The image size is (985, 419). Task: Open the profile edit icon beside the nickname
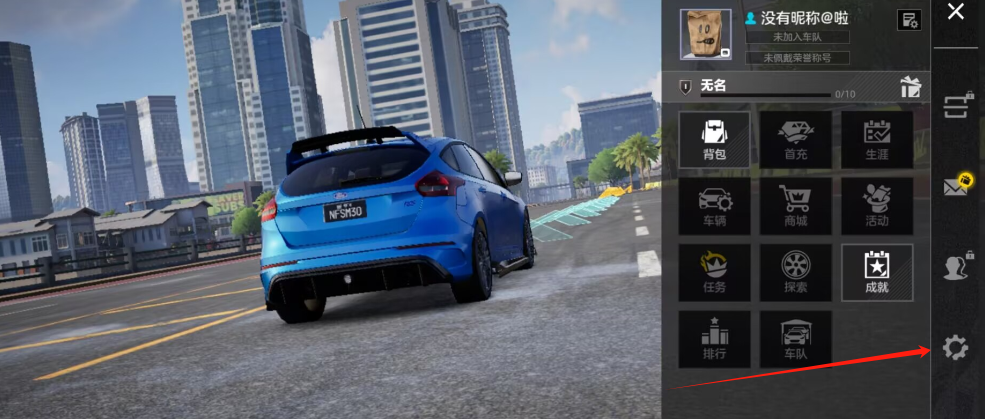[908, 20]
